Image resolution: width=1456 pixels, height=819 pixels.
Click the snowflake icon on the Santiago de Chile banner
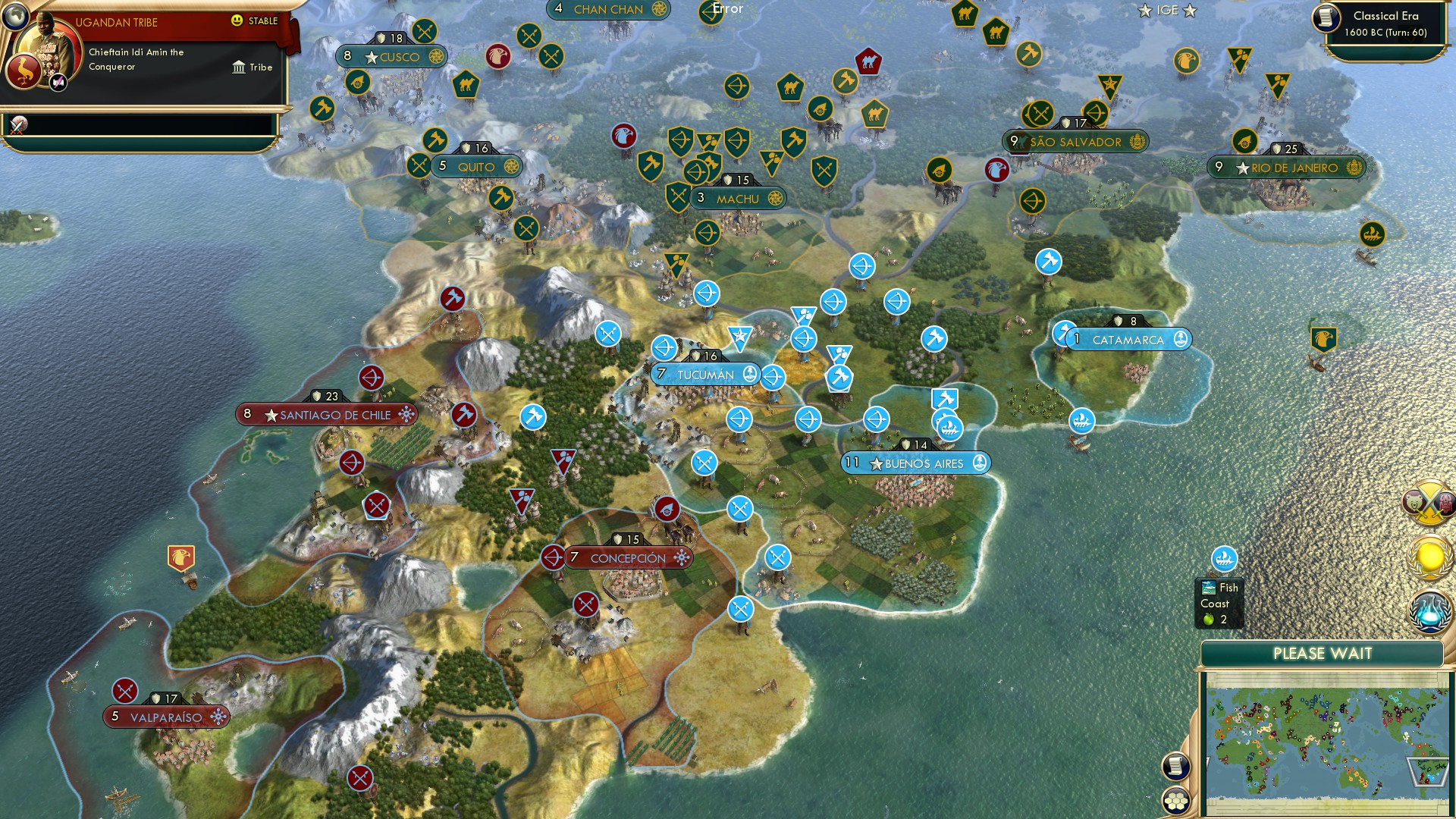(407, 415)
